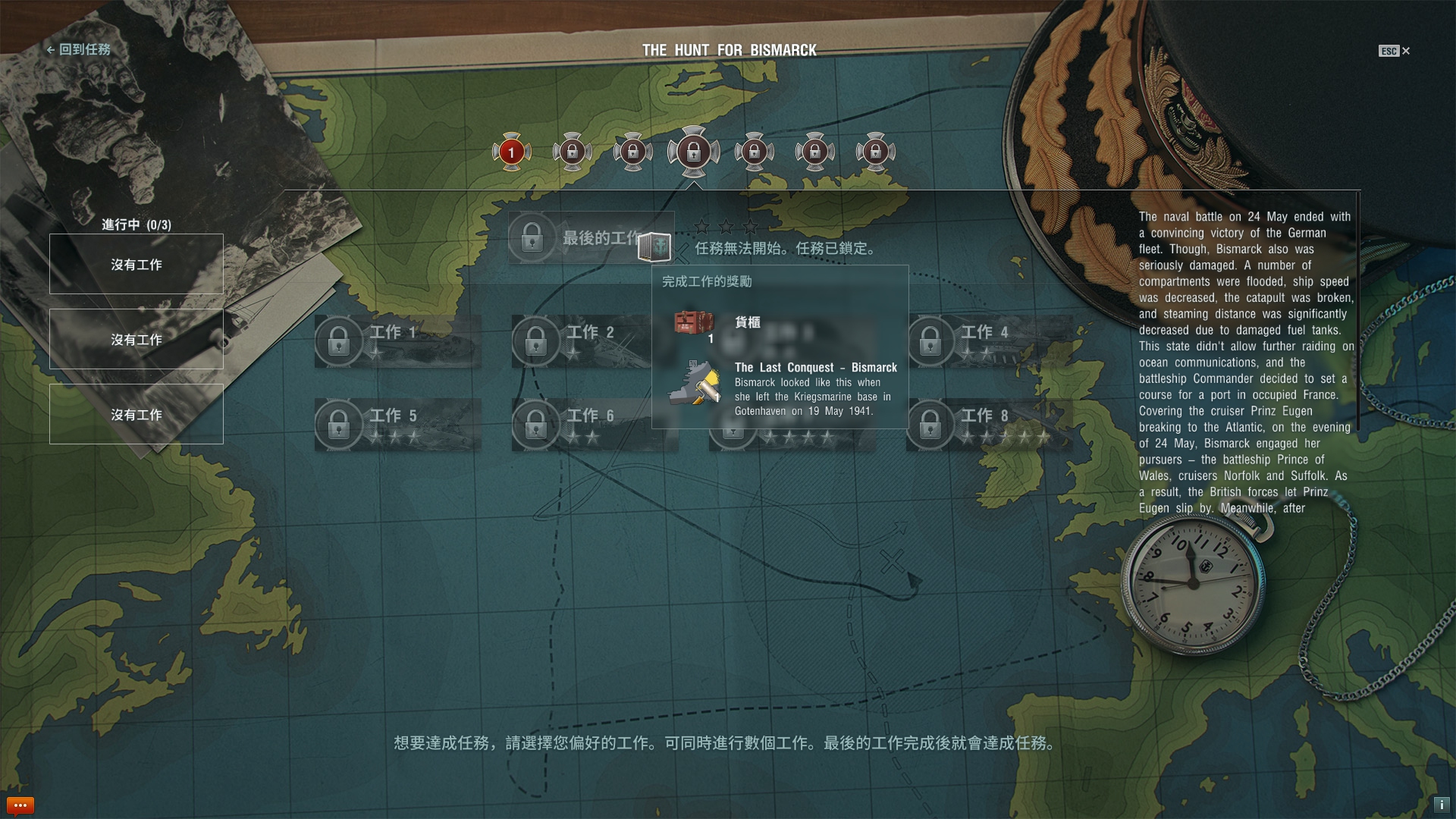The width and height of the screenshot is (1456, 819).
Task: Click the container reward icon
Action: 693,323
